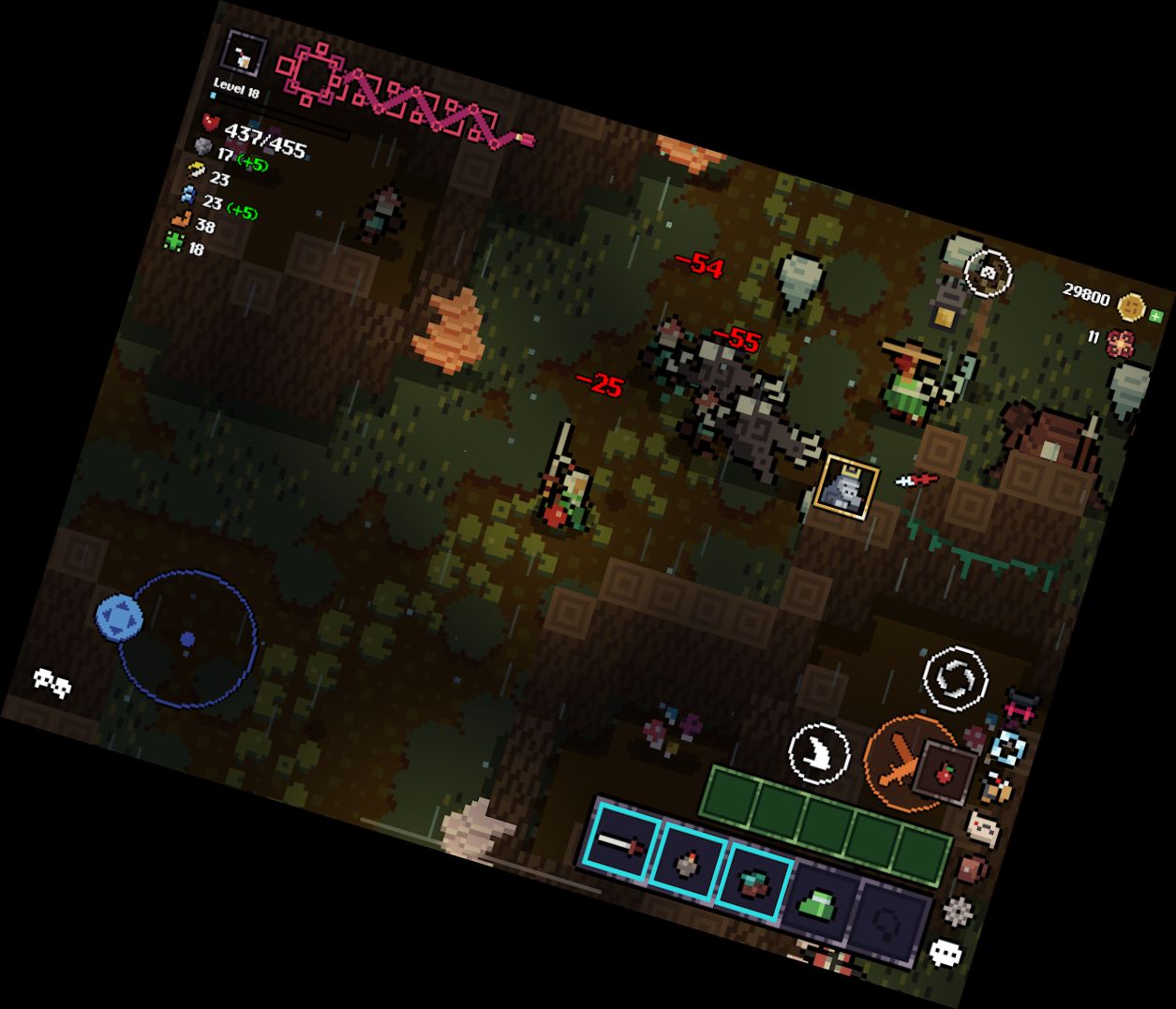Activate the white dash claw ability

pos(819,753)
